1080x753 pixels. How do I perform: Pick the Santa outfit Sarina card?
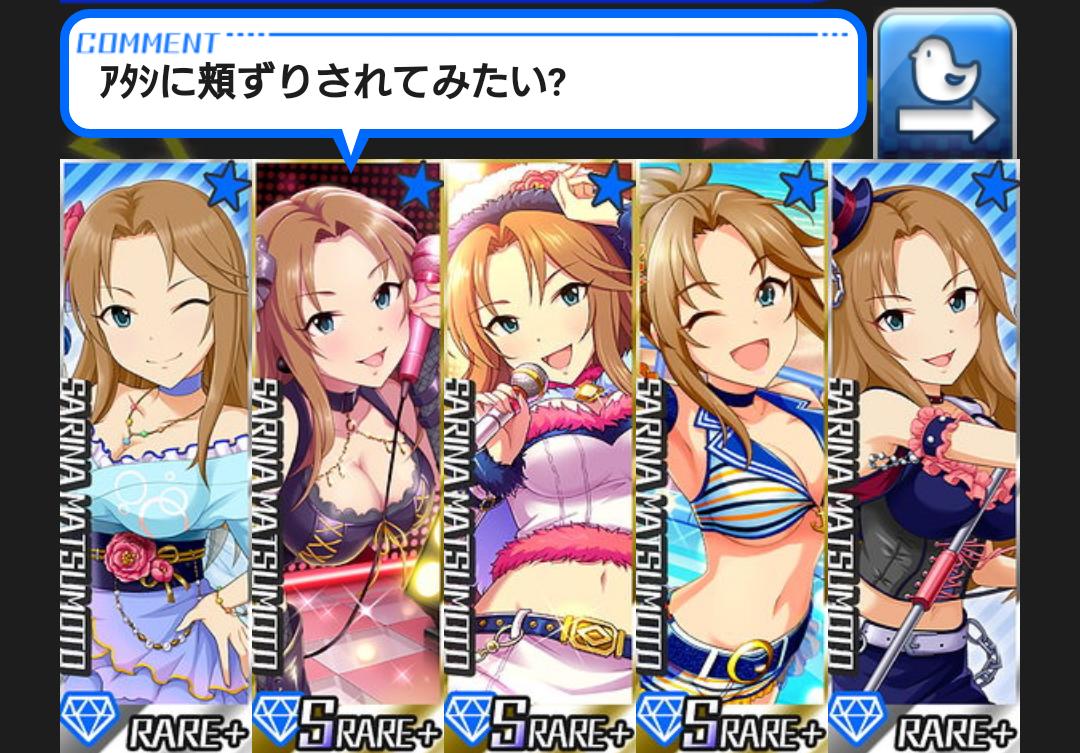pos(540,450)
